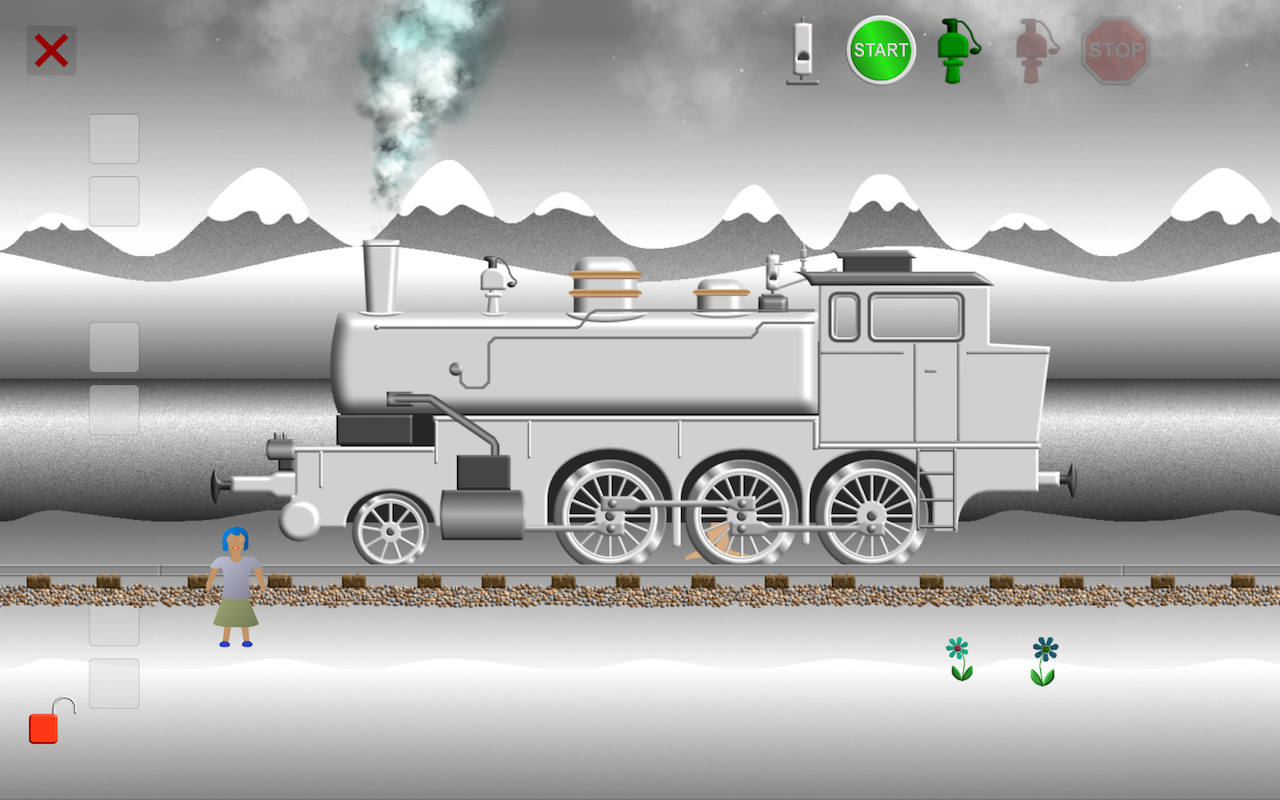Exit the game via the red X
The image size is (1280, 800).
click(x=50, y=50)
